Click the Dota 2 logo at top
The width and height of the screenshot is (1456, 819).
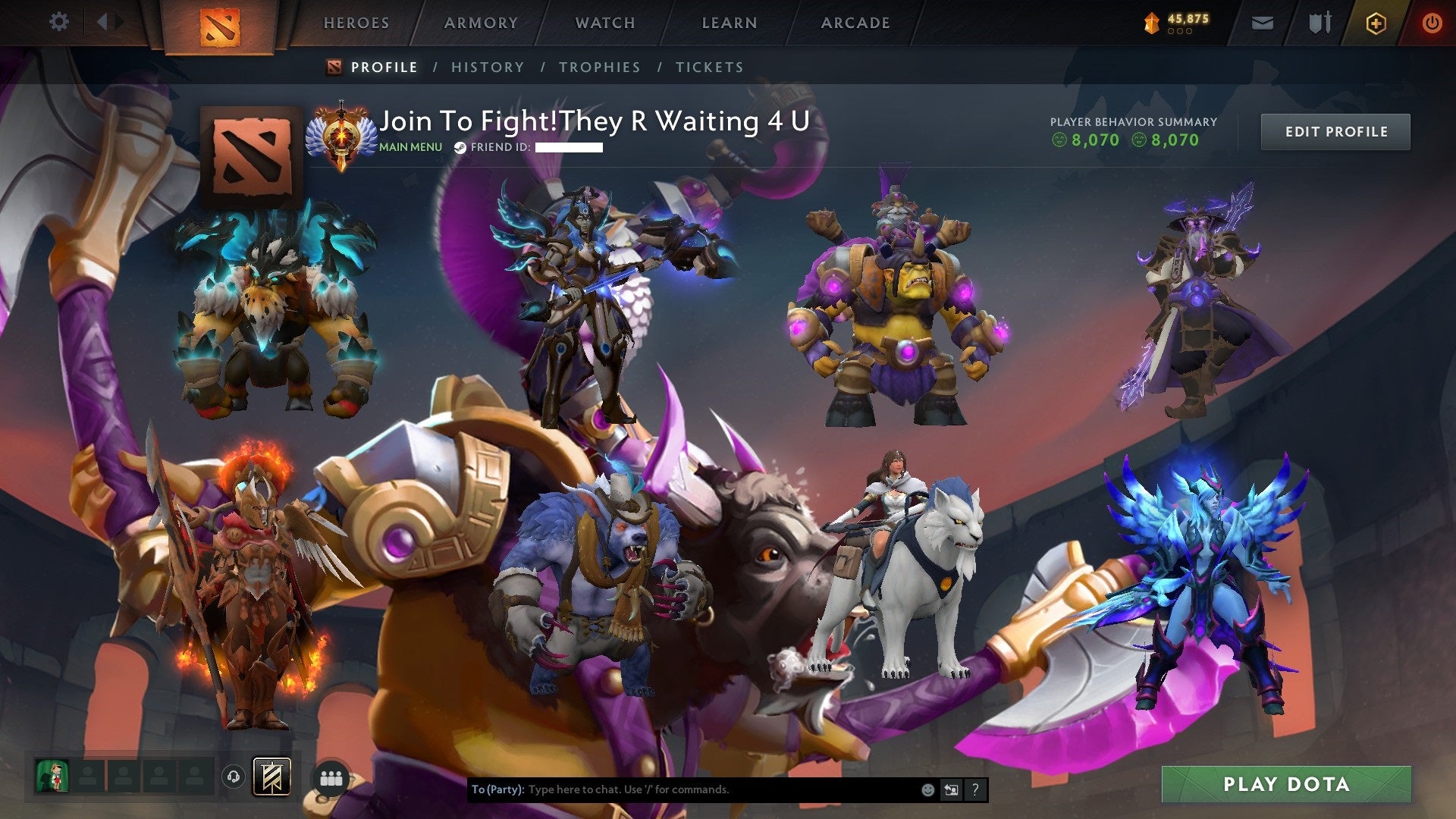click(x=221, y=23)
